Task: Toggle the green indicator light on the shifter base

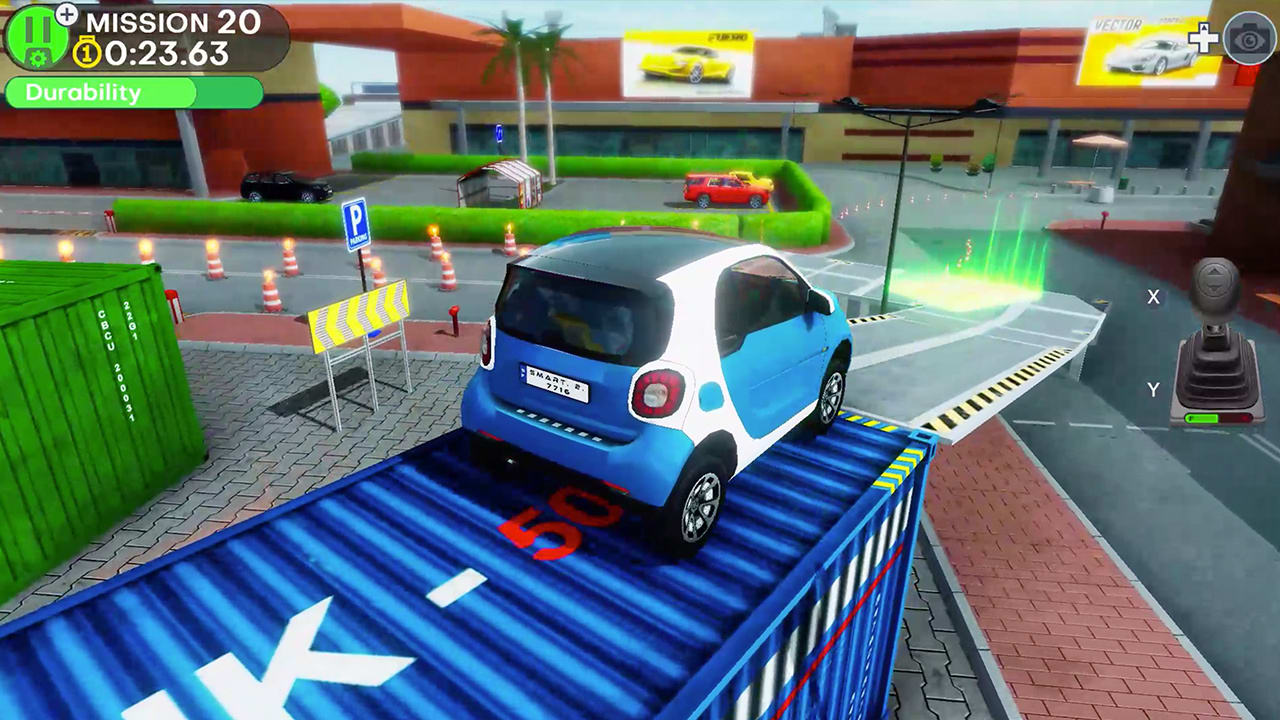Action: (x=1202, y=417)
